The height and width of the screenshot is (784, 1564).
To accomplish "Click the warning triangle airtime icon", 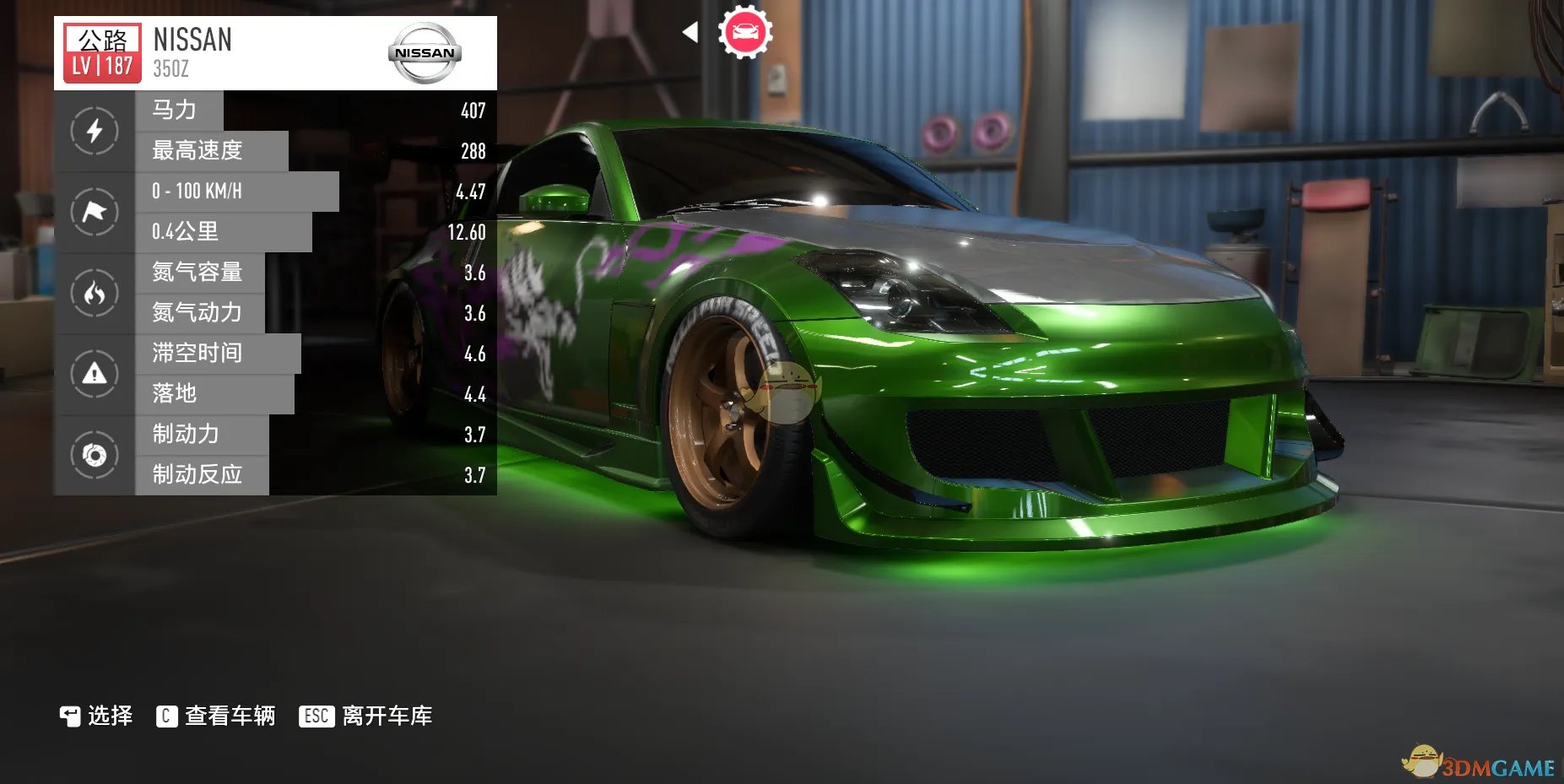I will coord(95,373).
